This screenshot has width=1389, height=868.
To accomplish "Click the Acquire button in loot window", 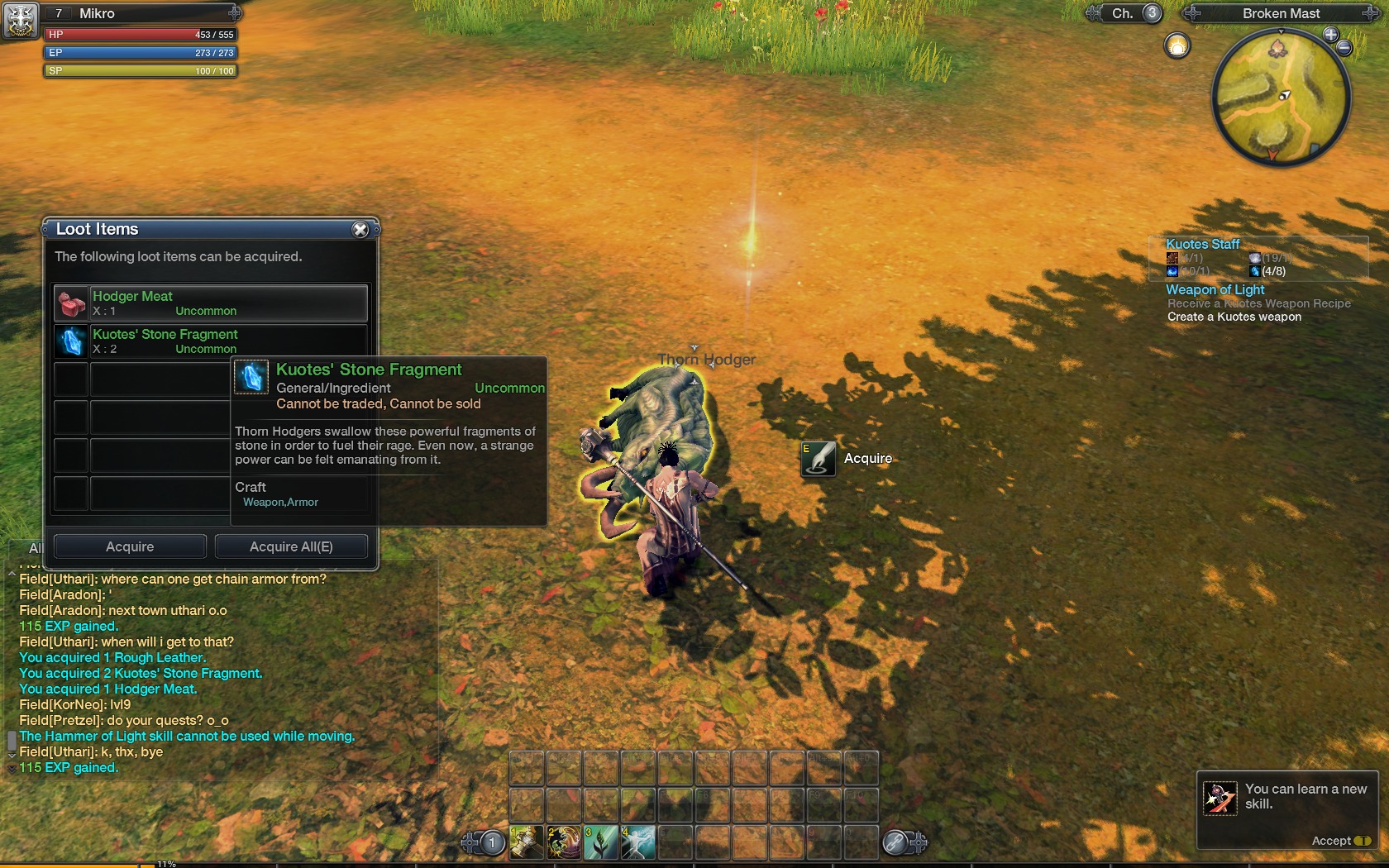I will pos(130,546).
